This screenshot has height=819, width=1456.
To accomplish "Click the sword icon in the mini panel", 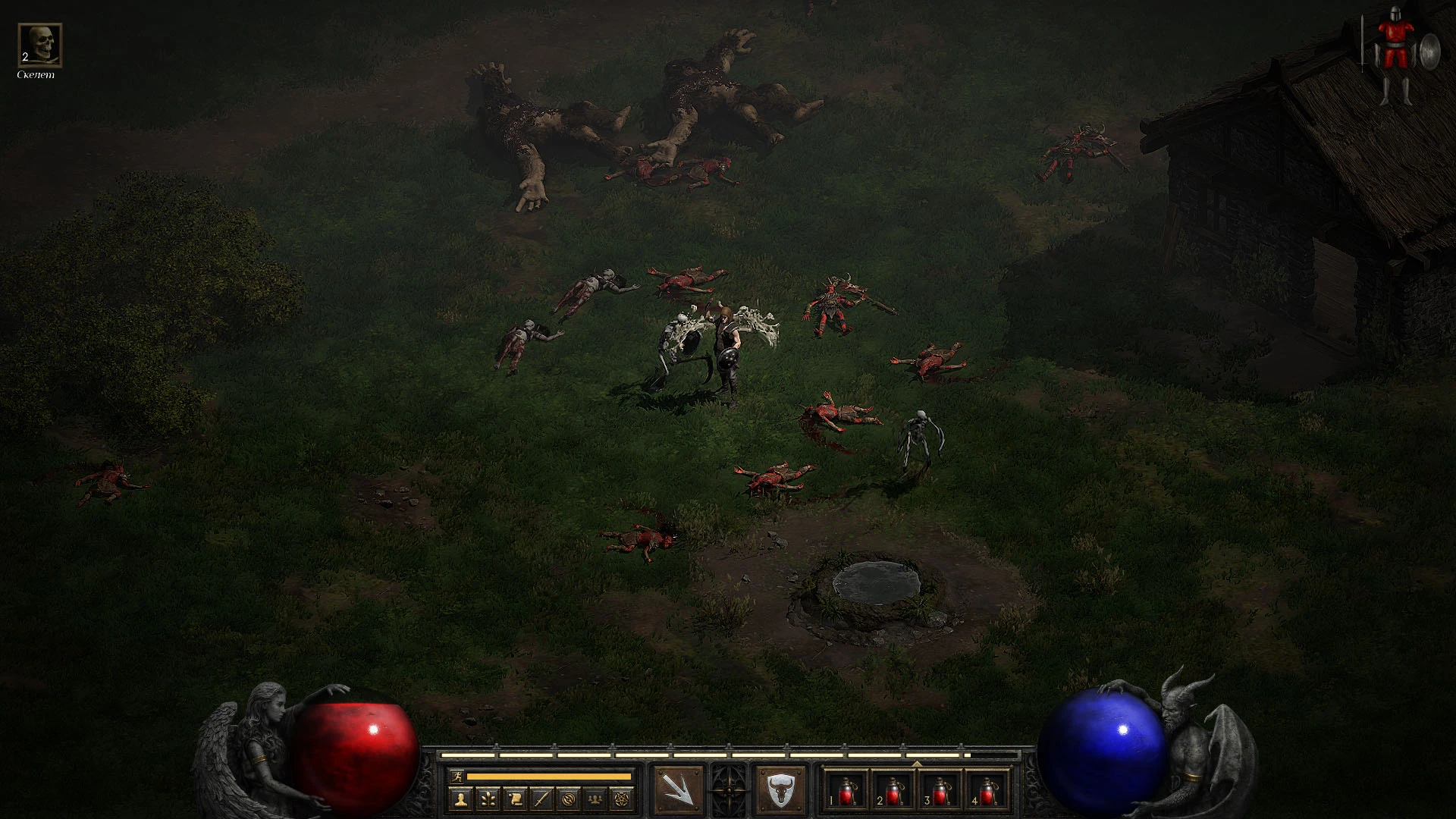I will pyautogui.click(x=541, y=799).
